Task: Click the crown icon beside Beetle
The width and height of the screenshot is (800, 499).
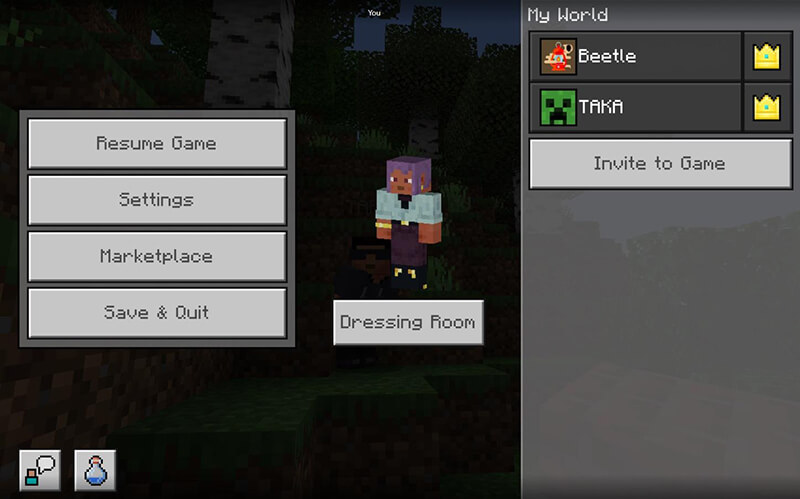Action: click(766, 56)
